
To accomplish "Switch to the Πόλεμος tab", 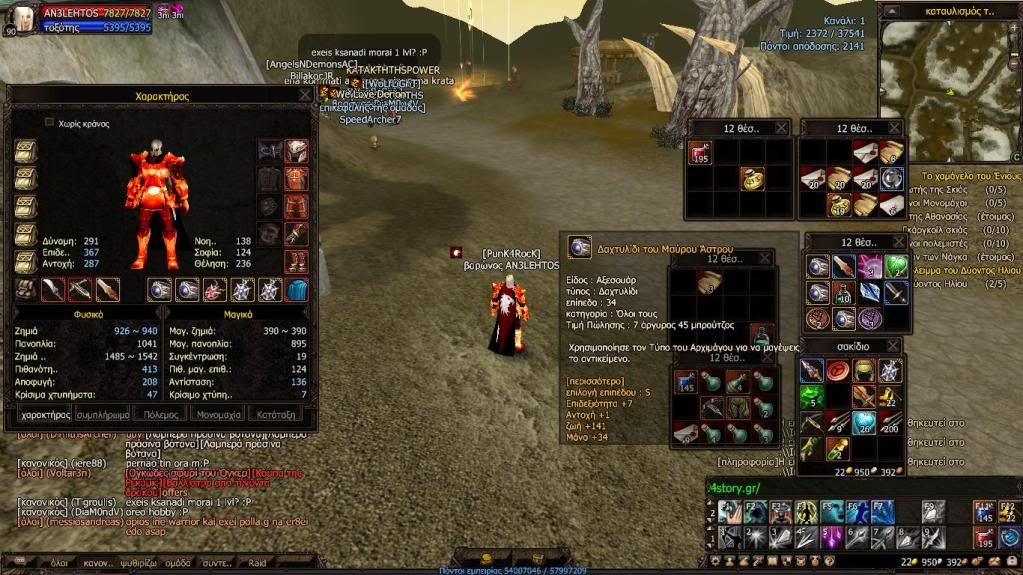I will point(161,413).
